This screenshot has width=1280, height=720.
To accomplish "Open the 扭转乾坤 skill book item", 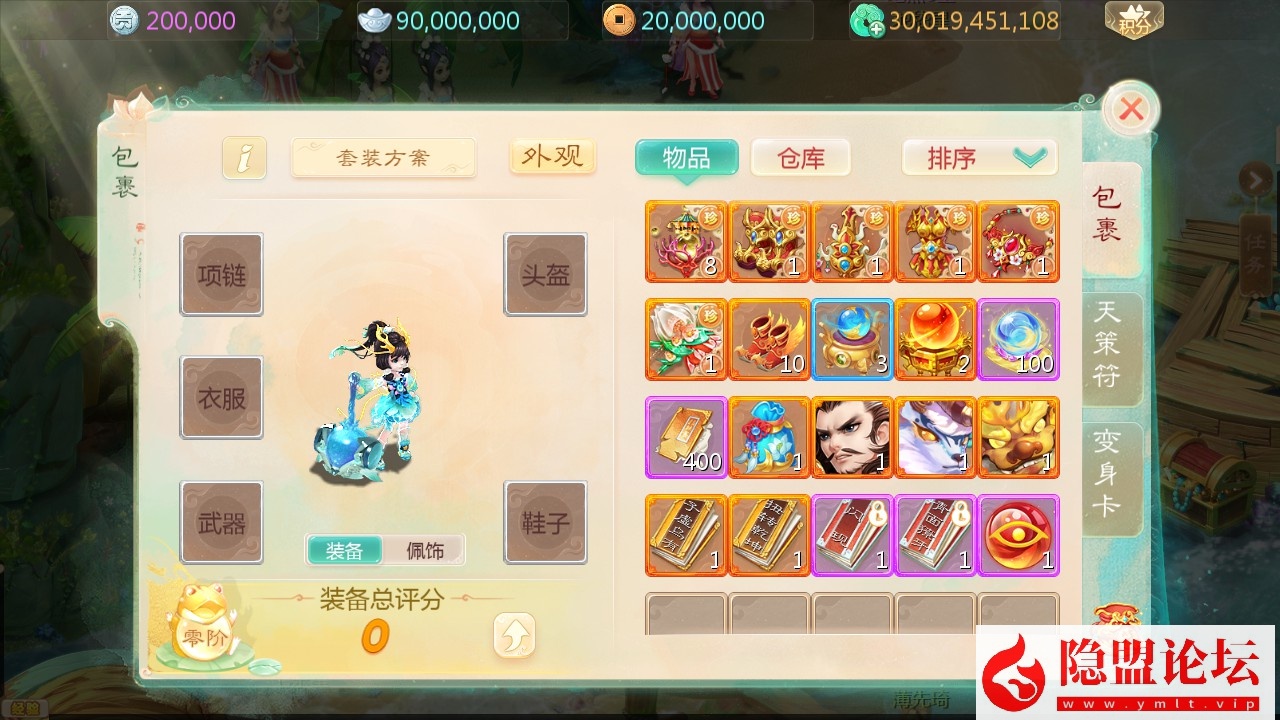I will click(x=769, y=536).
